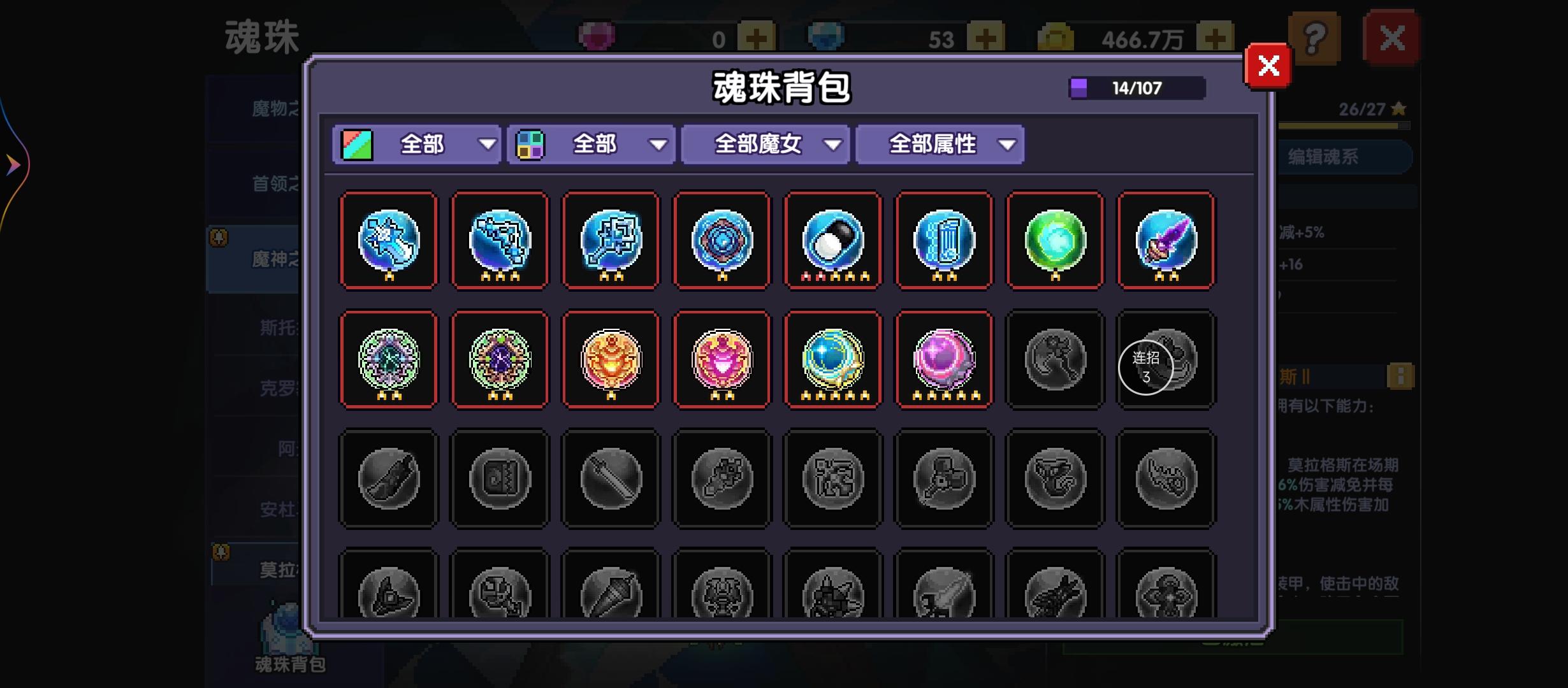1568x688 pixels.
Task: Select the purple dagger soul bead
Action: [1166, 241]
